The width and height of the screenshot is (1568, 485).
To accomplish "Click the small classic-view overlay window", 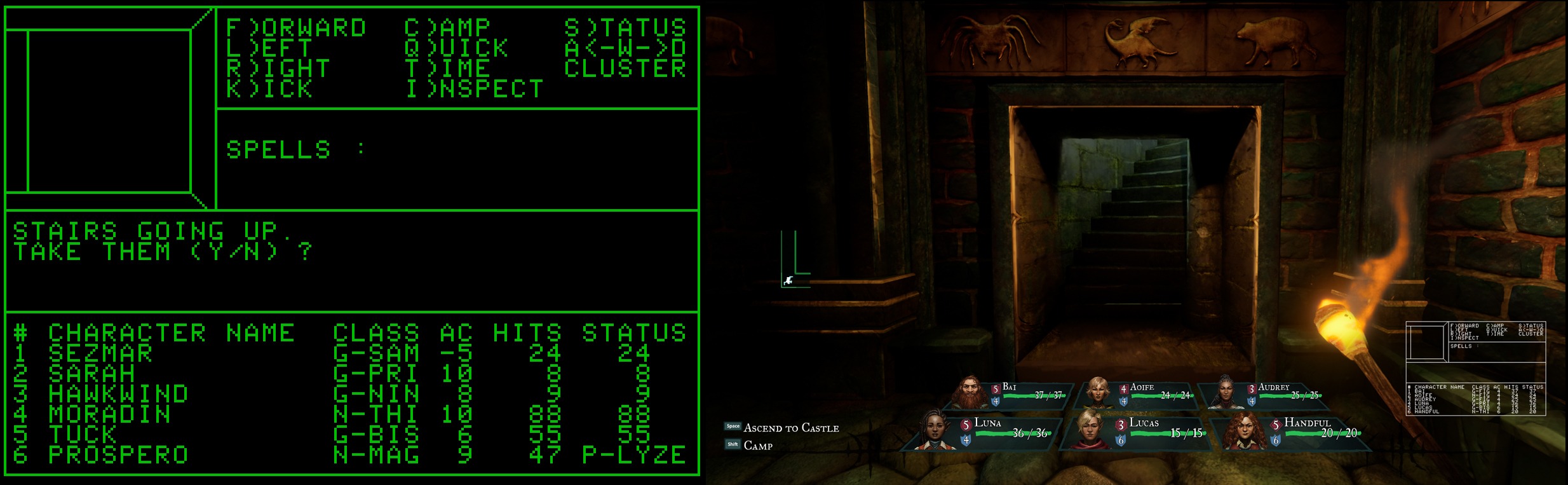I will pyautogui.click(x=1475, y=369).
